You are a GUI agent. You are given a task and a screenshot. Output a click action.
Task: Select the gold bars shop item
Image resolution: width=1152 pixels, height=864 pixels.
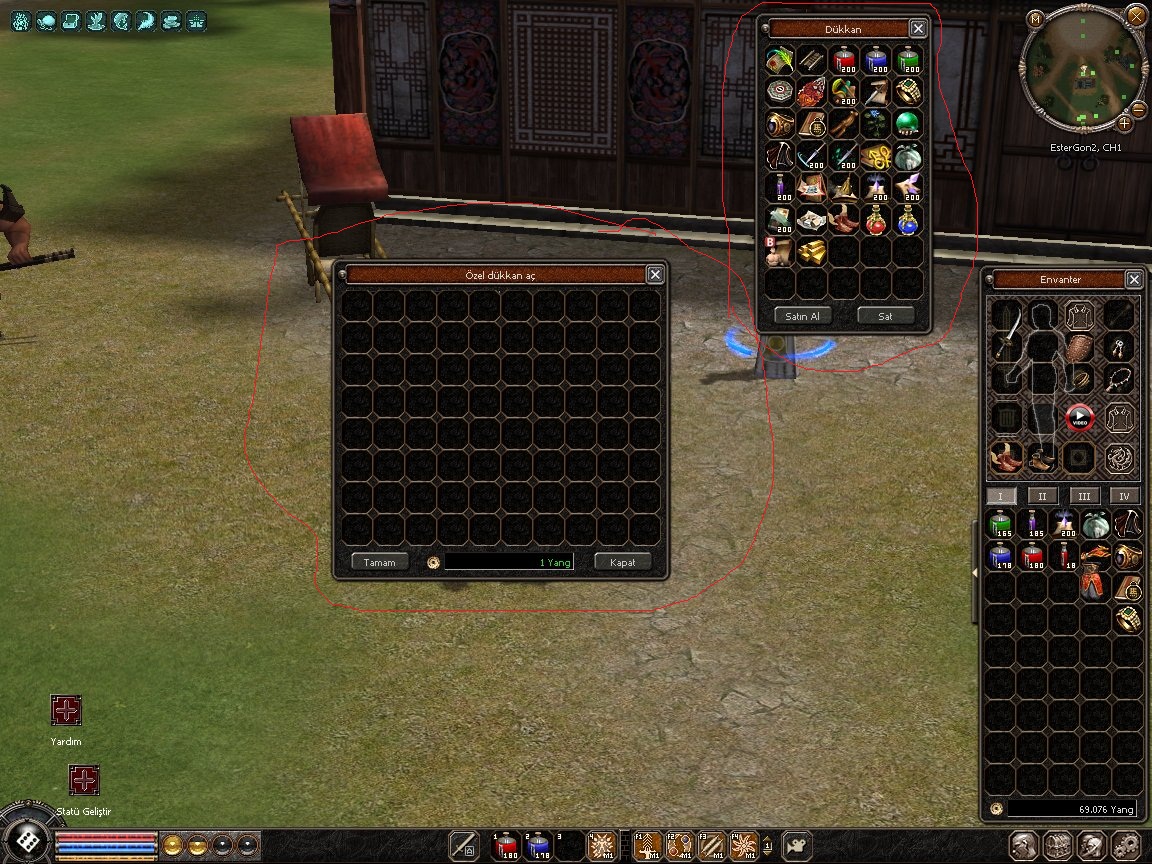coord(811,251)
